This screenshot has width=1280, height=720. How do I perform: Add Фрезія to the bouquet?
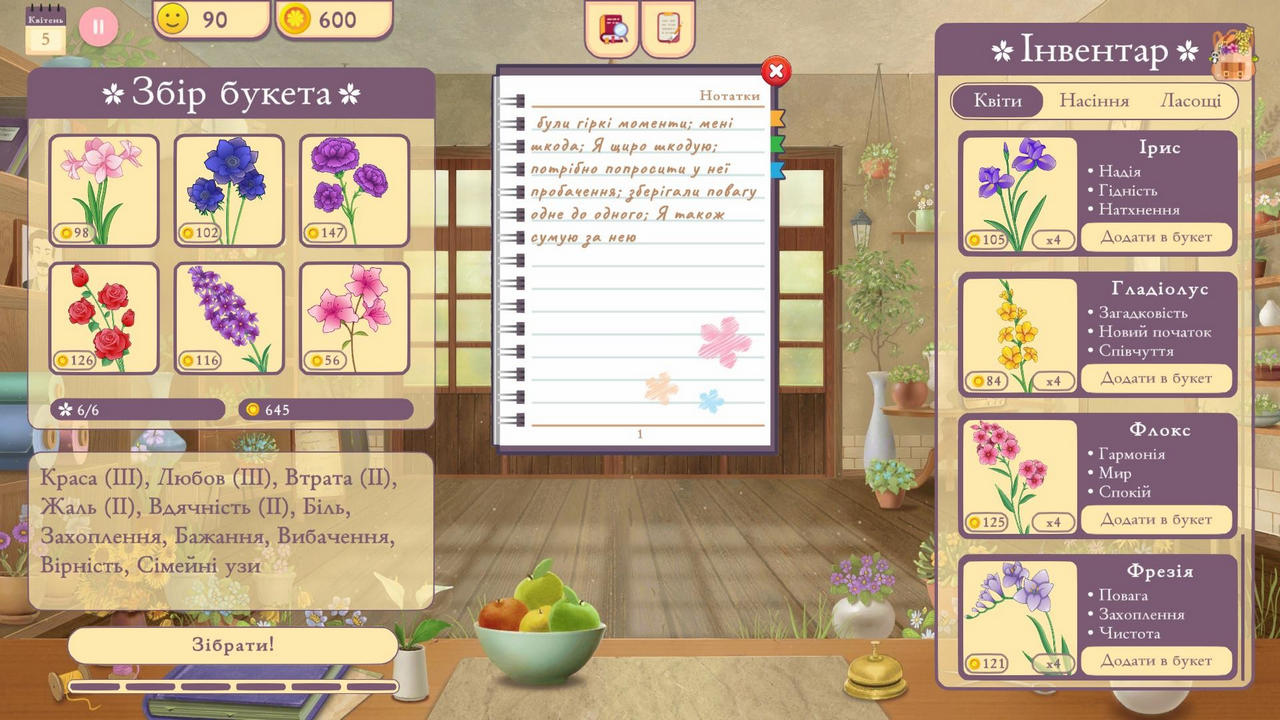[x=1157, y=660]
